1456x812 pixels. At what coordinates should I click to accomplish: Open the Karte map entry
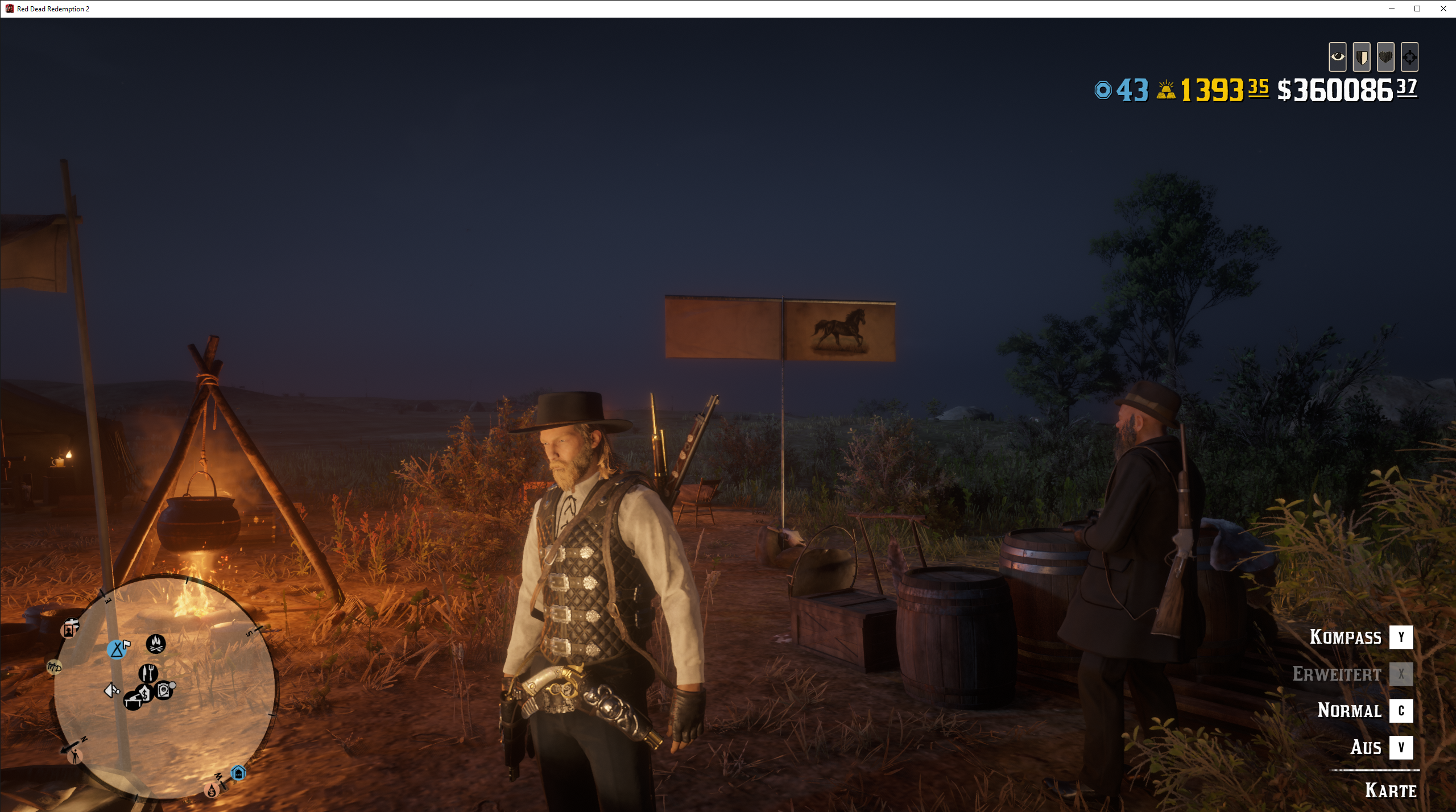(1391, 790)
